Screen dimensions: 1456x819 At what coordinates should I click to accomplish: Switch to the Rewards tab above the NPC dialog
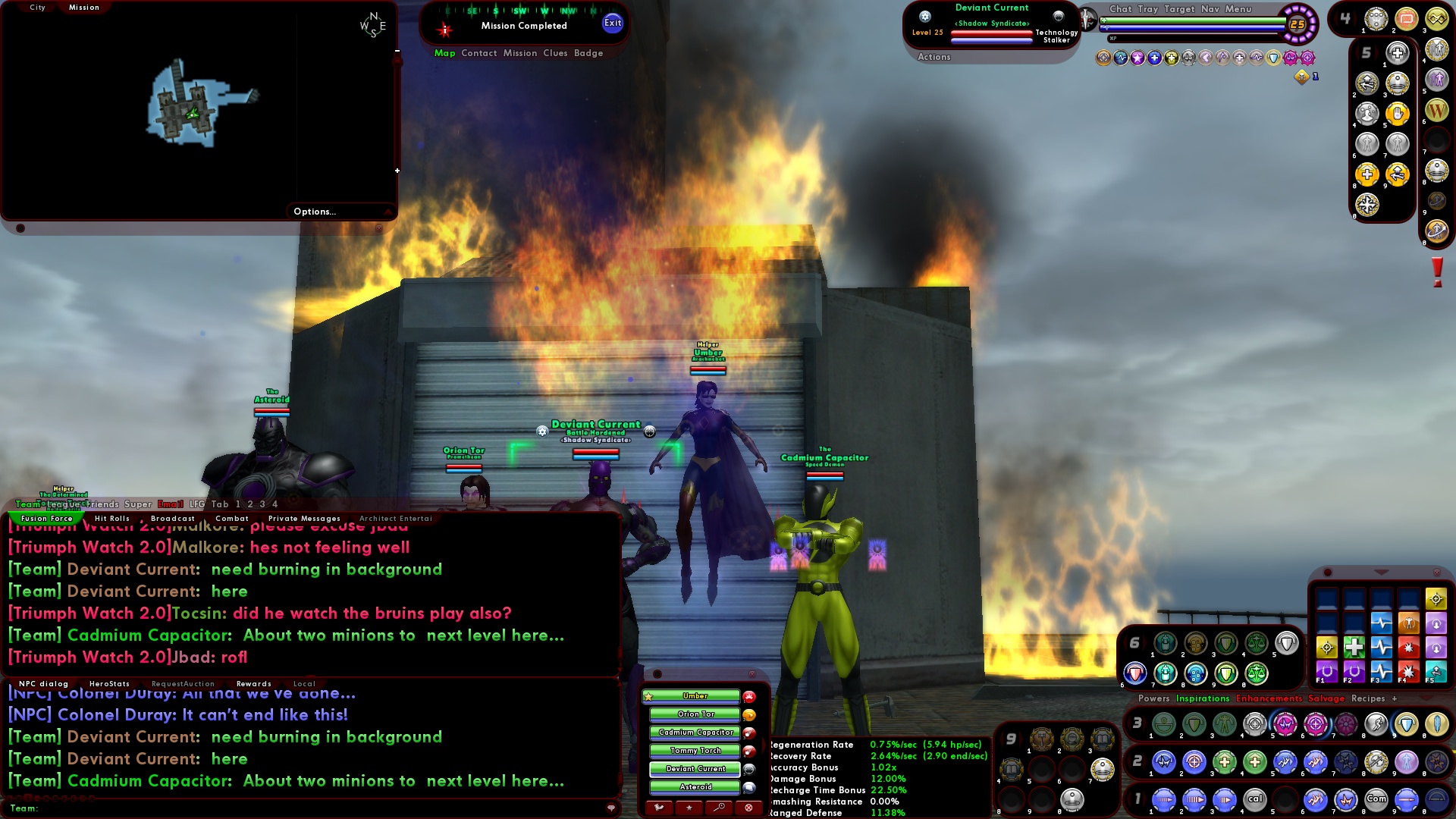click(254, 683)
